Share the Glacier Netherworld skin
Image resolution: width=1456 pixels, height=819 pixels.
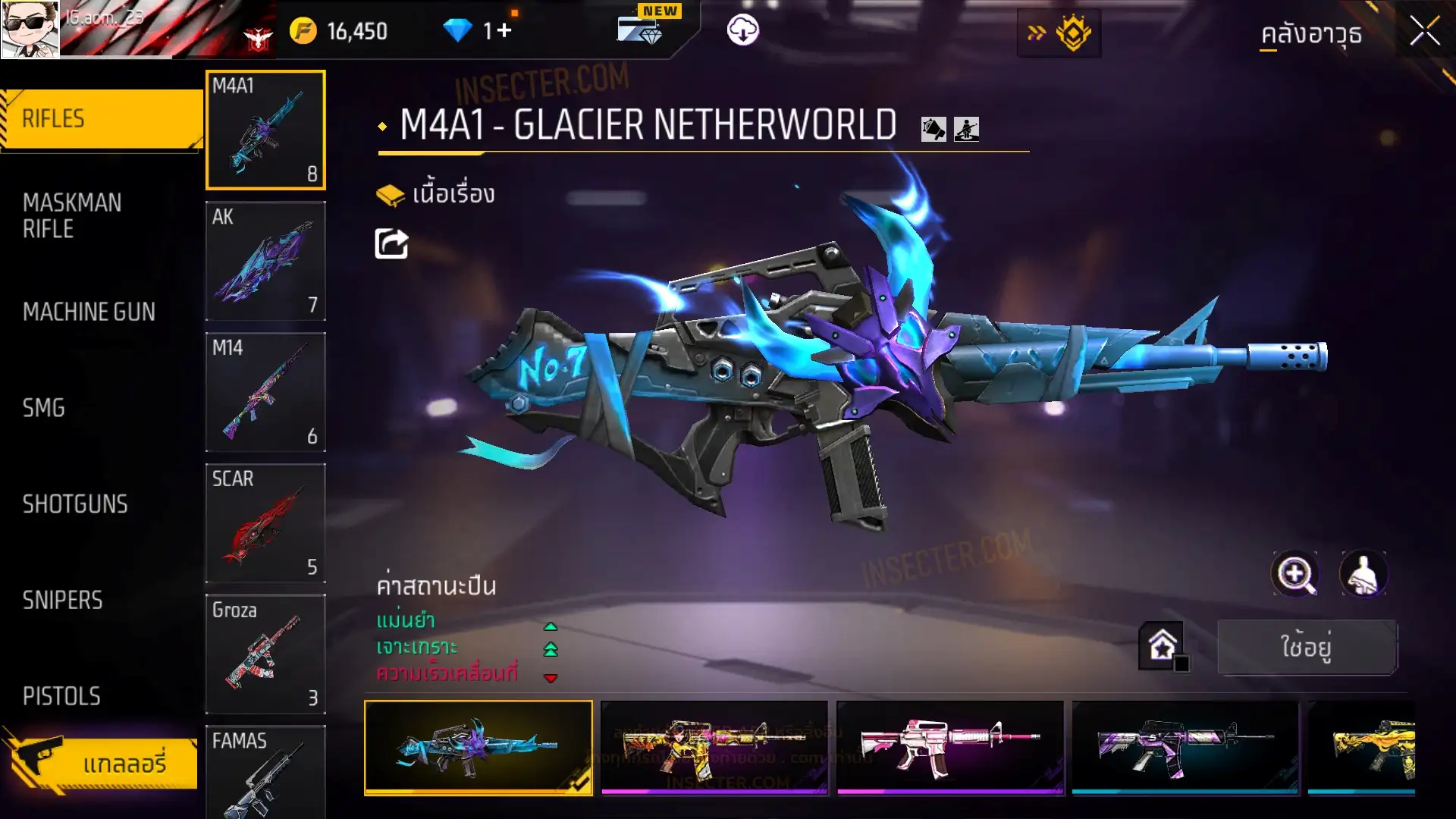(391, 244)
